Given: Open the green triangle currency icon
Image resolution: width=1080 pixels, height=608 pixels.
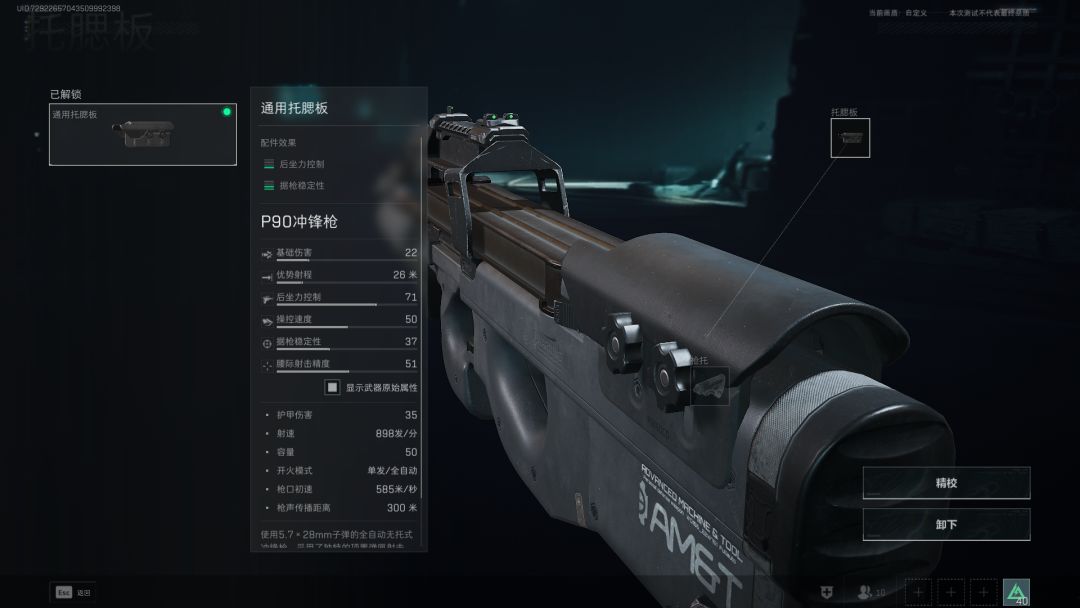Looking at the screenshot, I should [1016, 592].
